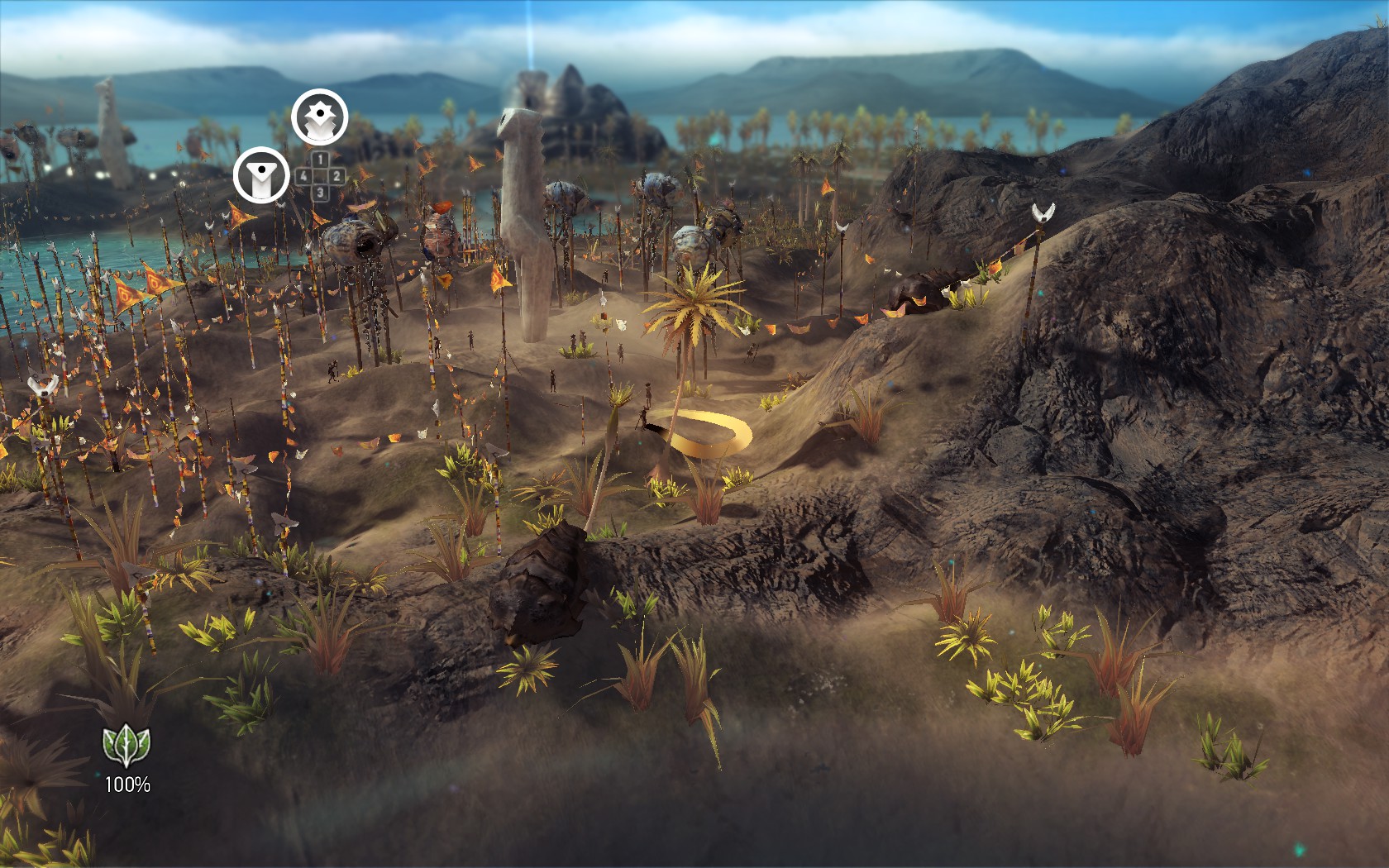Viewport: 1389px width, 868px height.
Task: Select the arrow-shaped village power icon
Action: (261, 174)
